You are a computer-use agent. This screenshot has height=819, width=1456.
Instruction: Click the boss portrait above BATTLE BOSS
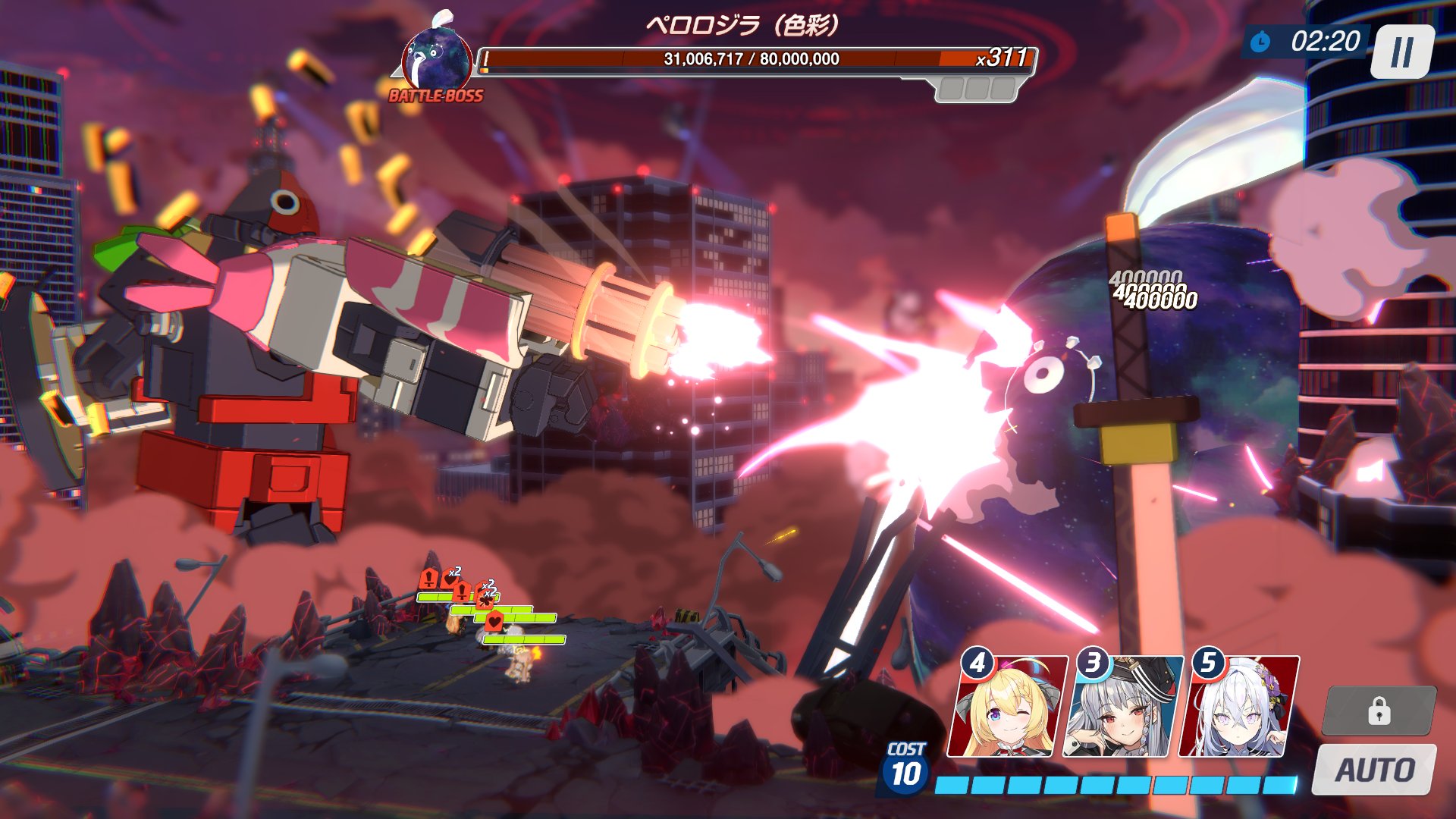point(436,62)
